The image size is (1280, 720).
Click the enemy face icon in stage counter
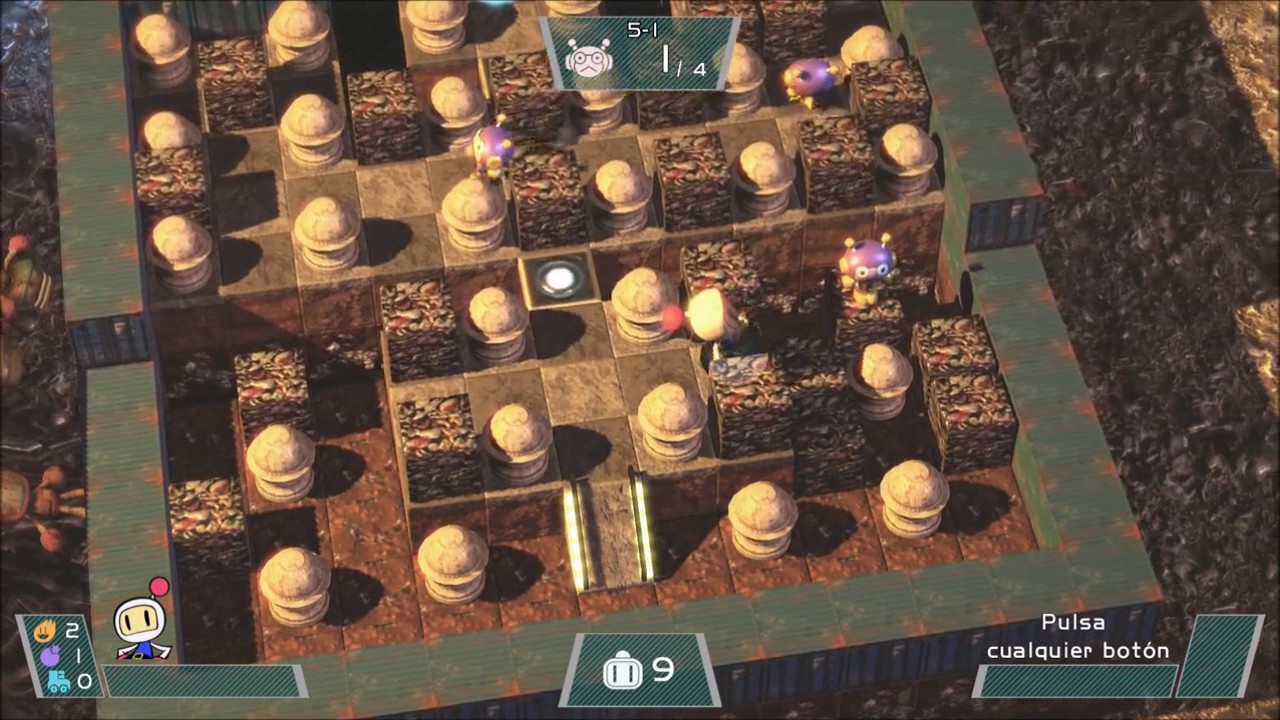click(587, 58)
